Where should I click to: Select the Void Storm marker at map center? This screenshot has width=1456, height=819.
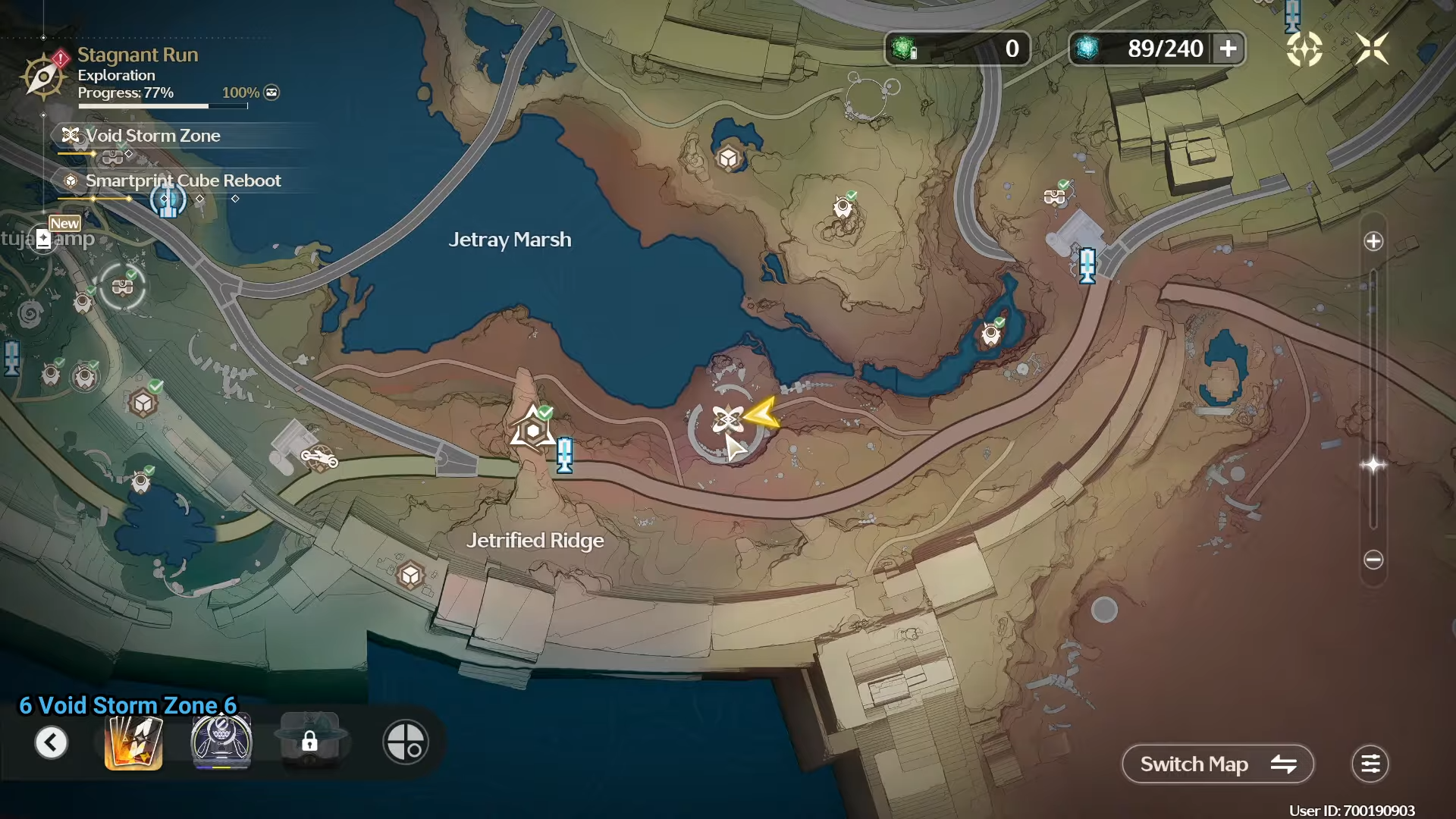pyautogui.click(x=727, y=419)
